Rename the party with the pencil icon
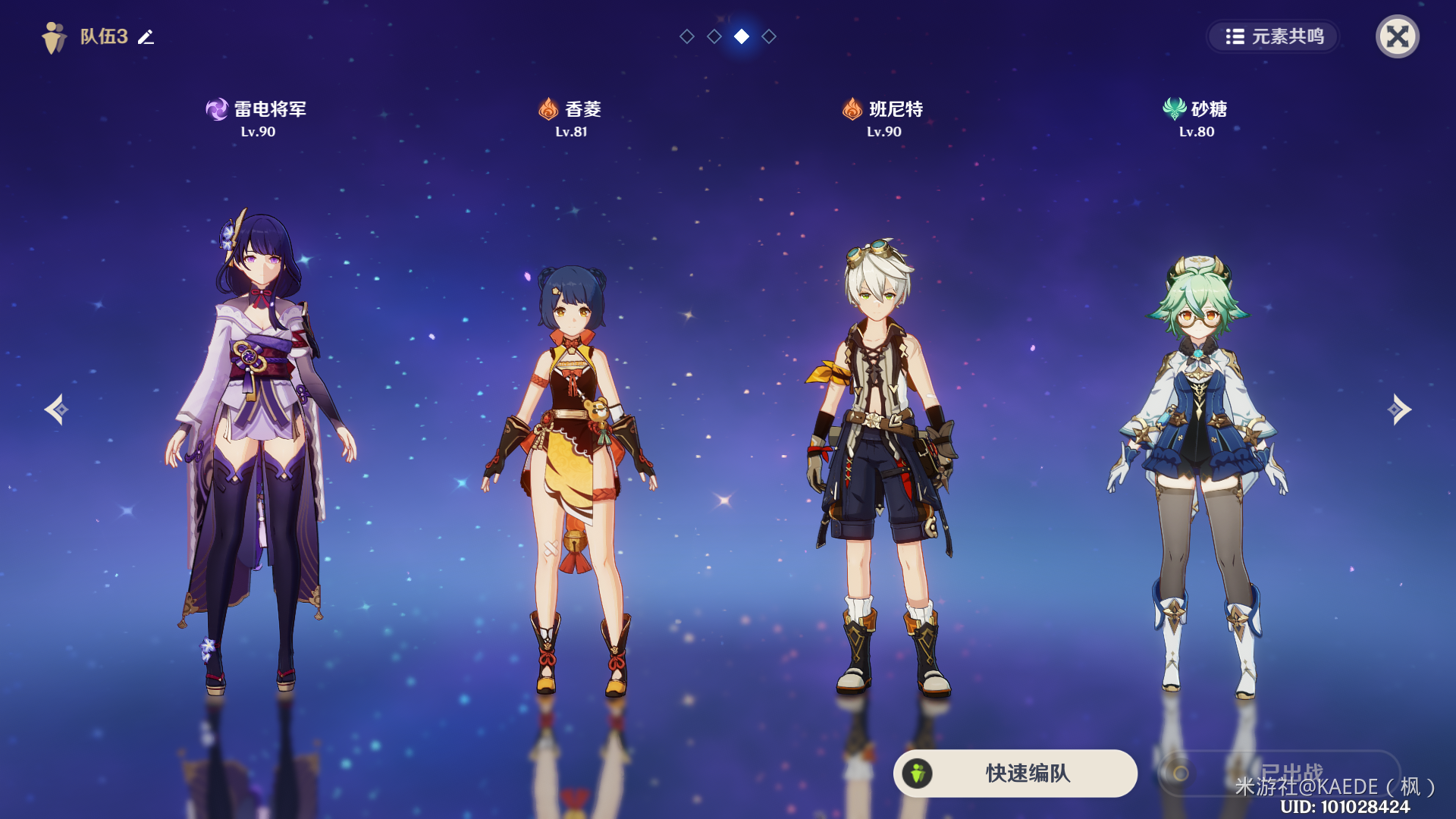Viewport: 1456px width, 819px height. [146, 36]
